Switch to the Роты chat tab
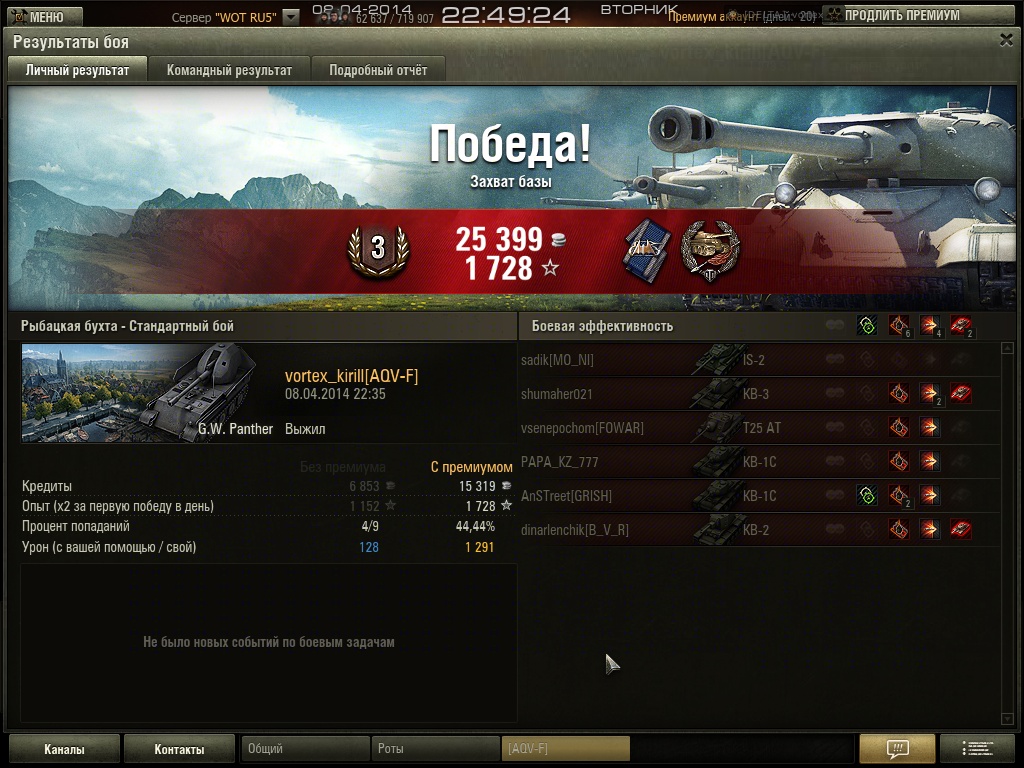This screenshot has width=1024, height=768. tap(435, 749)
